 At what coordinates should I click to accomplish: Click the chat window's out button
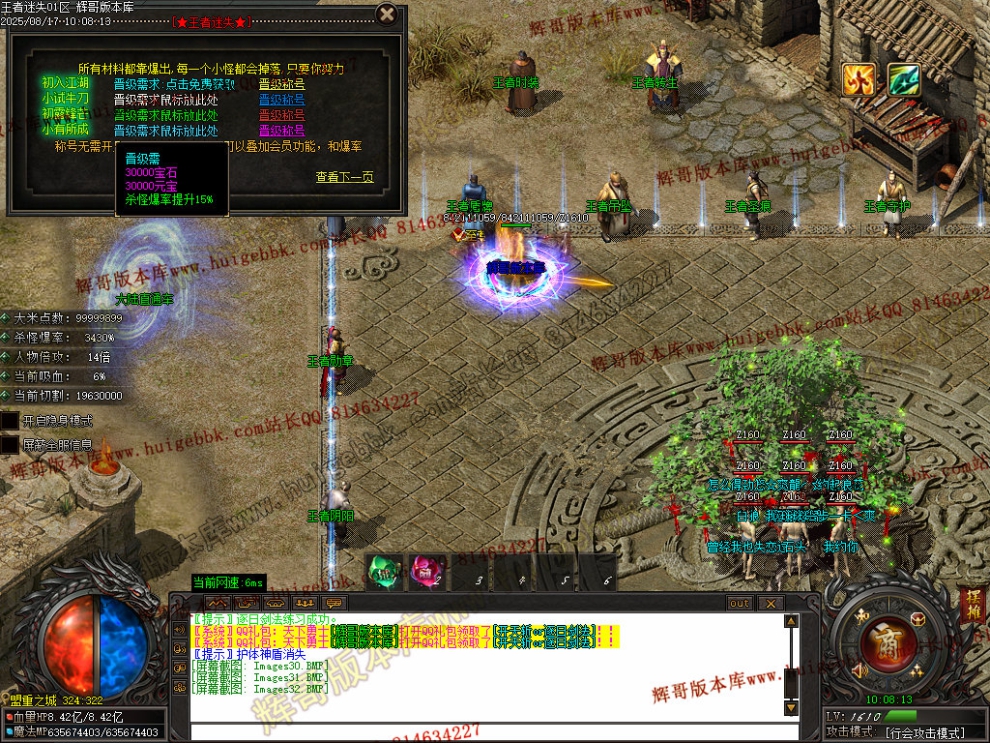pos(739,603)
